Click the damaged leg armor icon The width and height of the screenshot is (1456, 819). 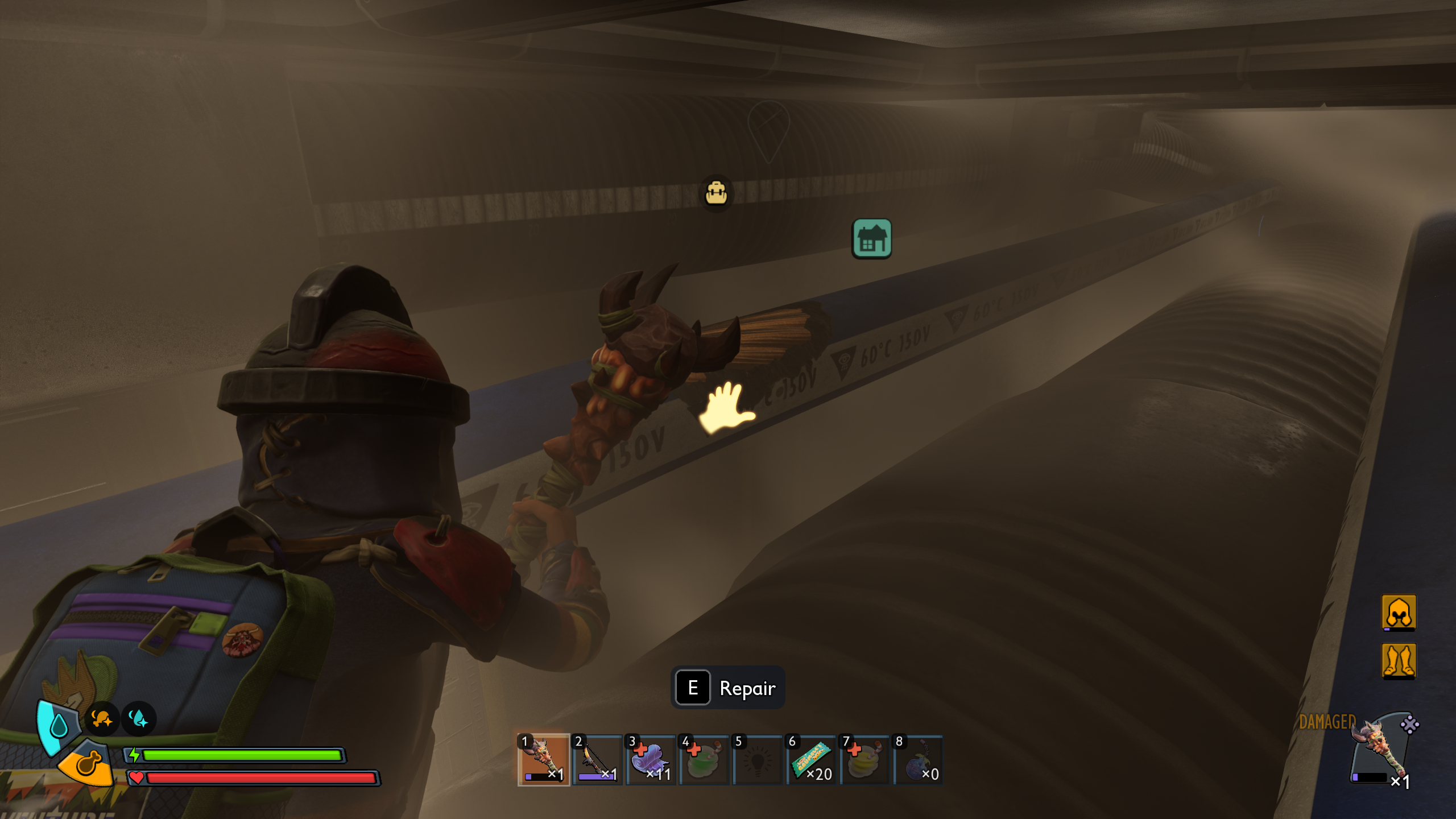point(1399,660)
